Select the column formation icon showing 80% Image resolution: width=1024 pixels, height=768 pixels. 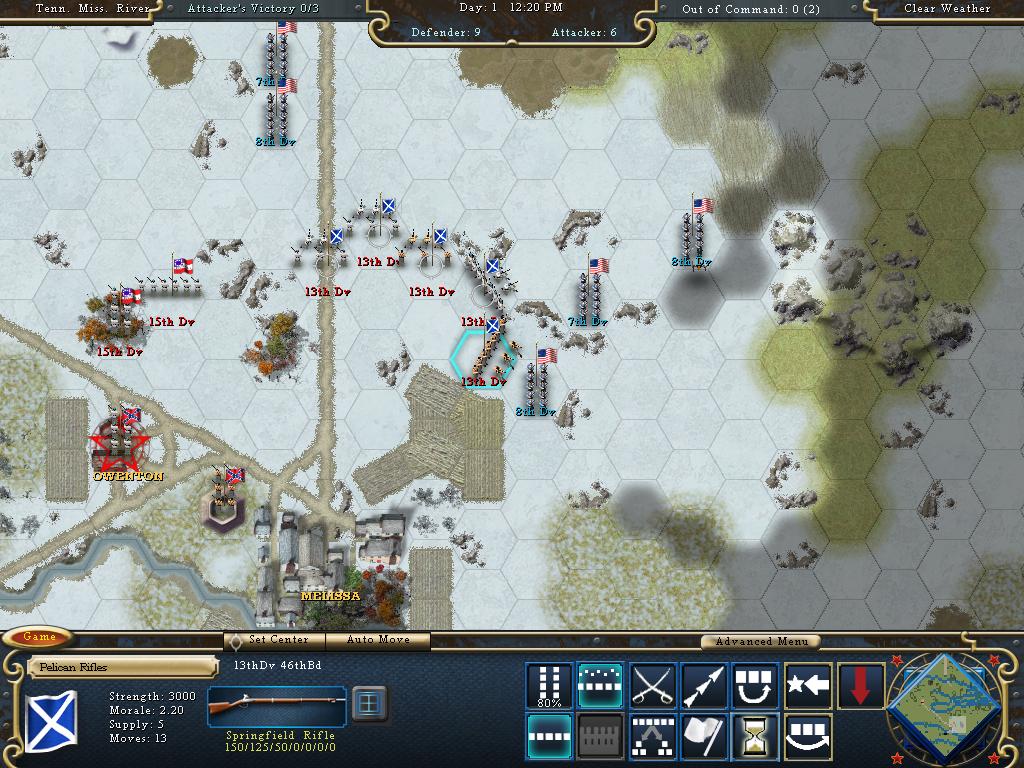(x=549, y=686)
